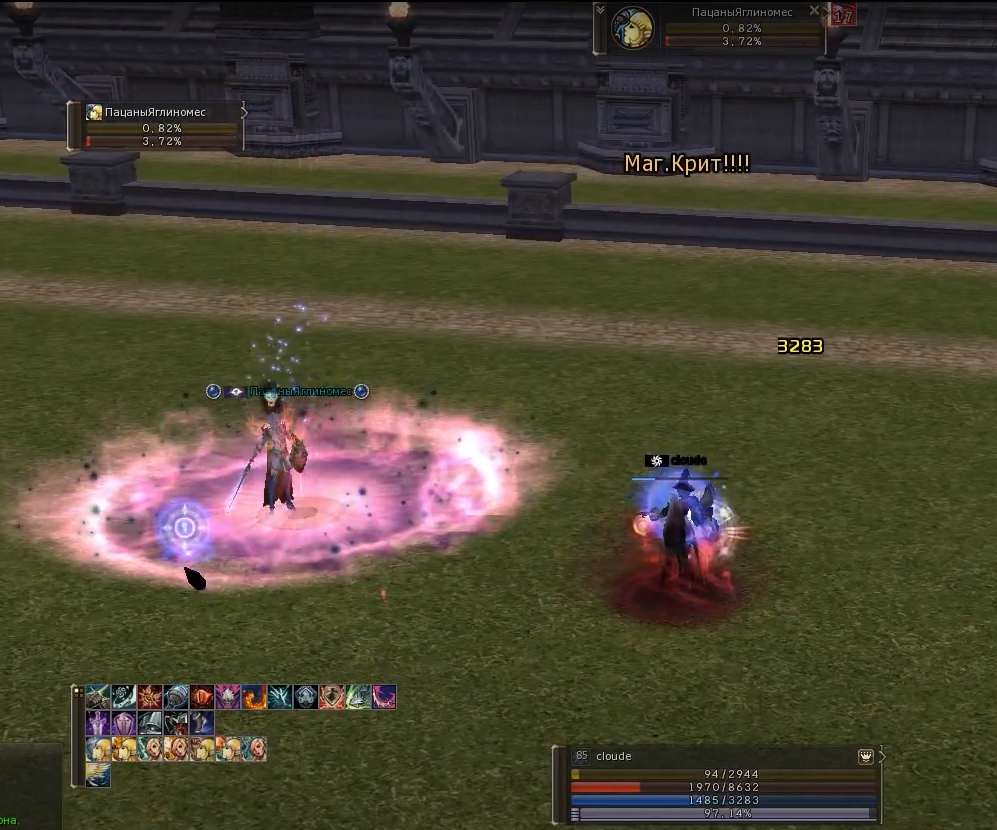
Task: Click the target's round blonde portrait
Action: (x=633, y=28)
